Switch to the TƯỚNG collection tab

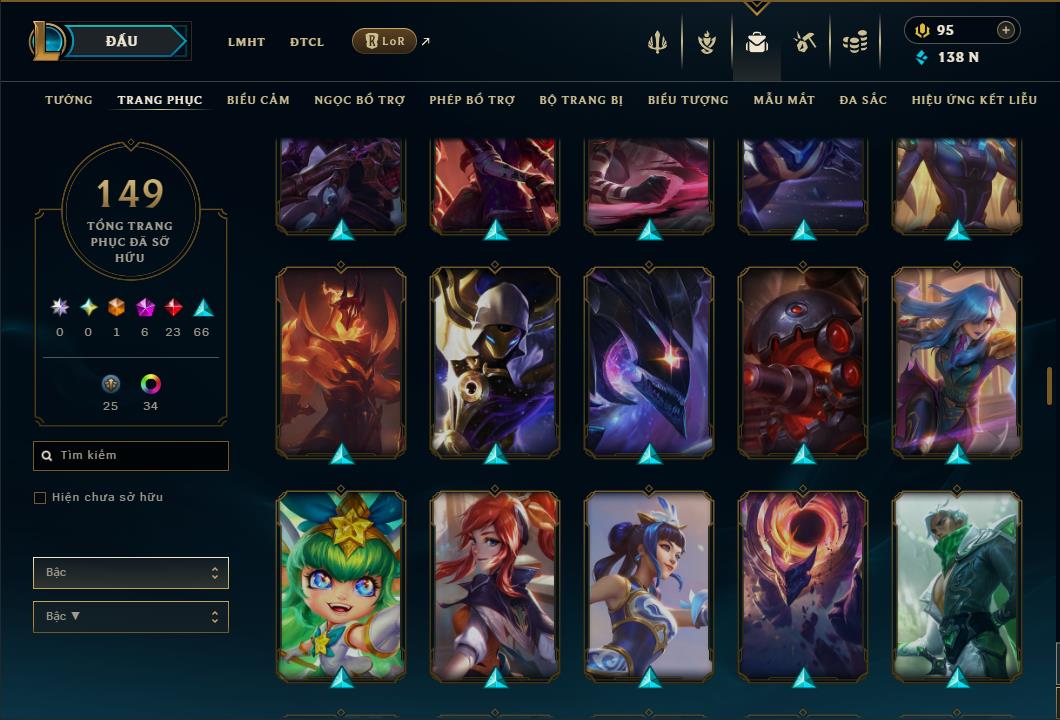[x=69, y=100]
